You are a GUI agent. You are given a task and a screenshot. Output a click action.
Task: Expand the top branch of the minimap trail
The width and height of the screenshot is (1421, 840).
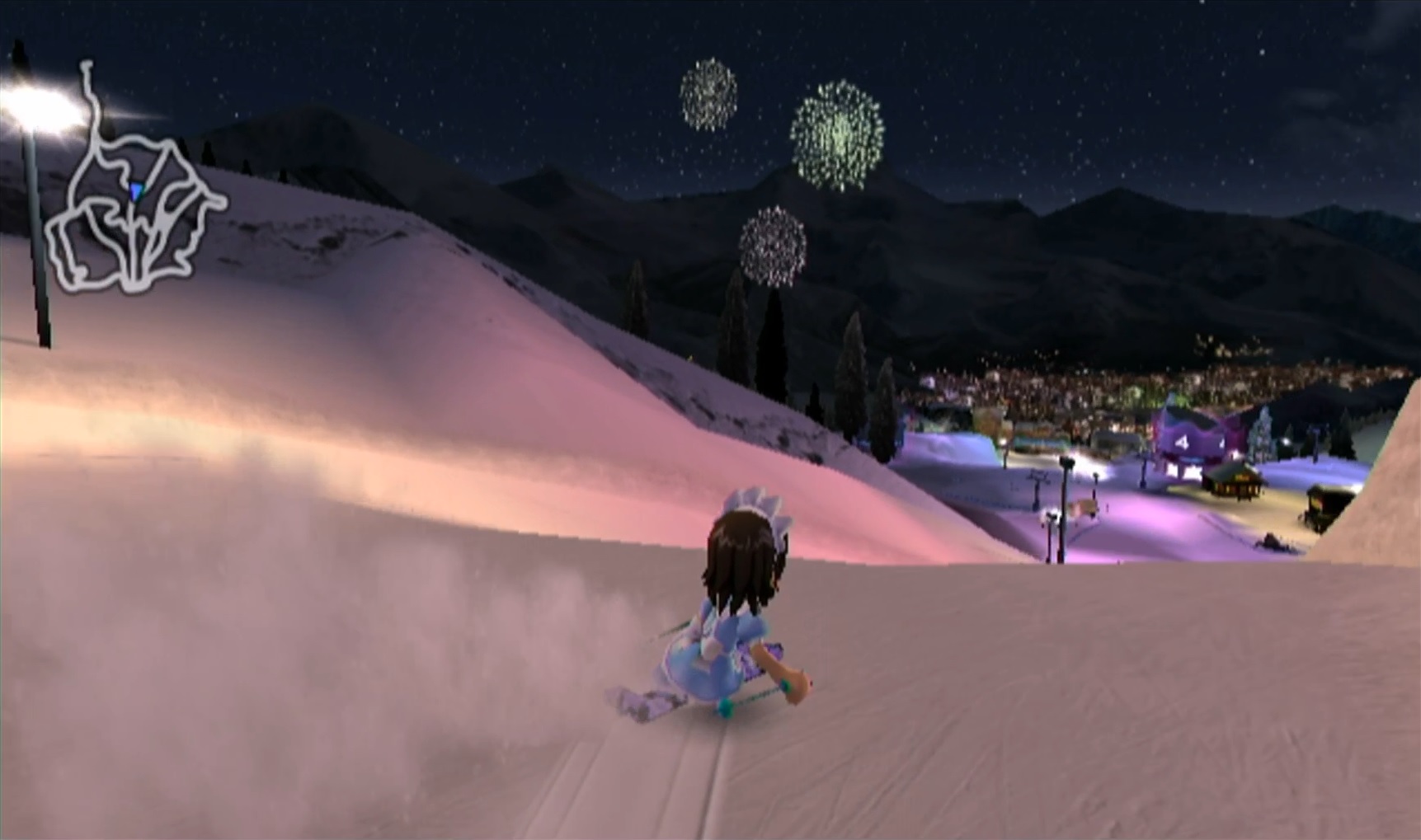coord(87,66)
